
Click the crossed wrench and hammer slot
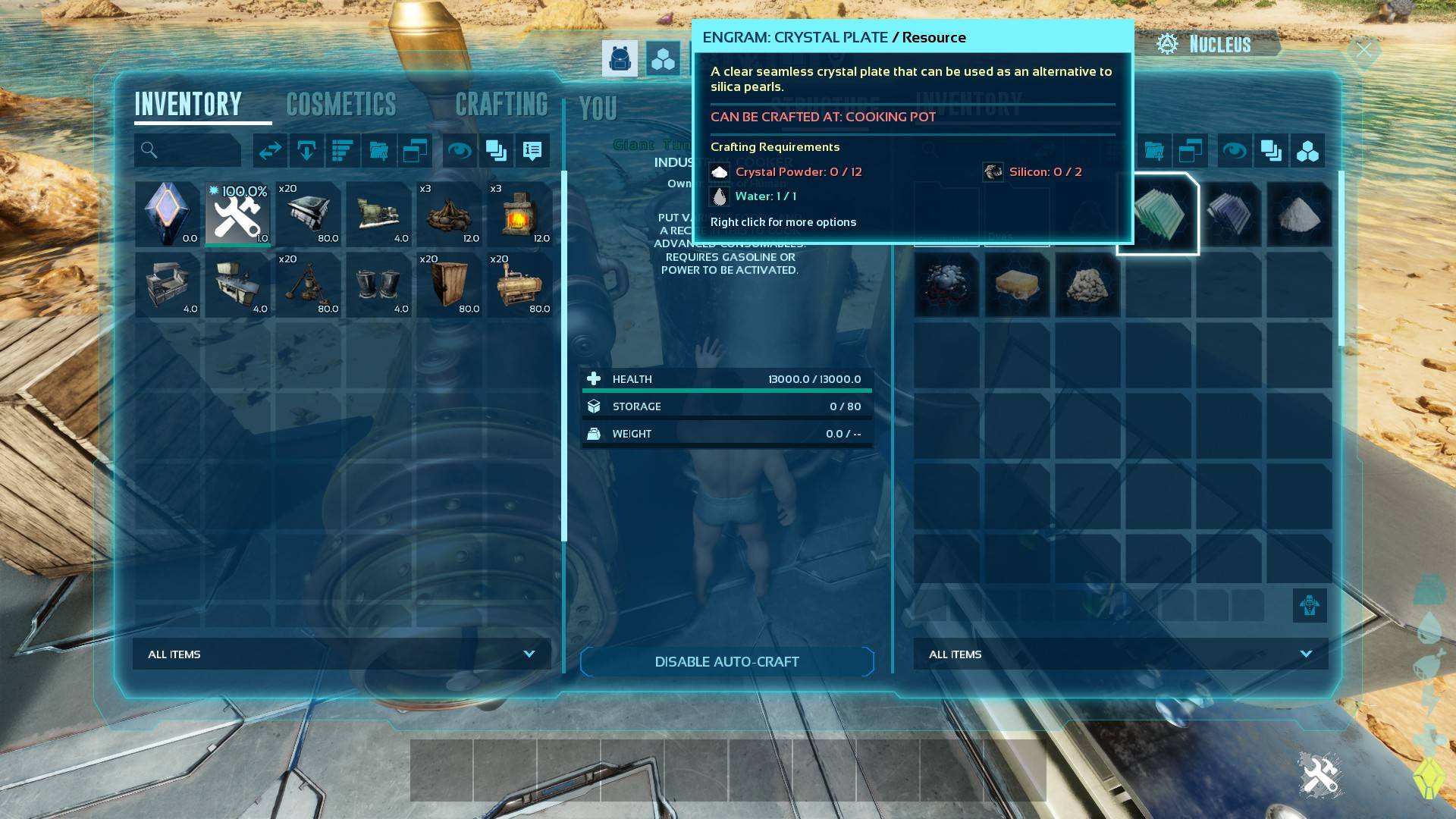[238, 215]
